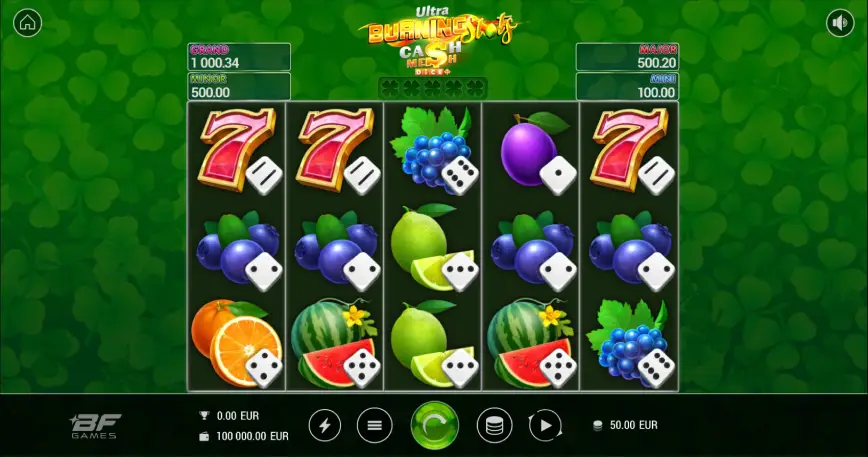Image resolution: width=868 pixels, height=457 pixels.
Task: Start autoplay spins
Action: coord(545,425)
